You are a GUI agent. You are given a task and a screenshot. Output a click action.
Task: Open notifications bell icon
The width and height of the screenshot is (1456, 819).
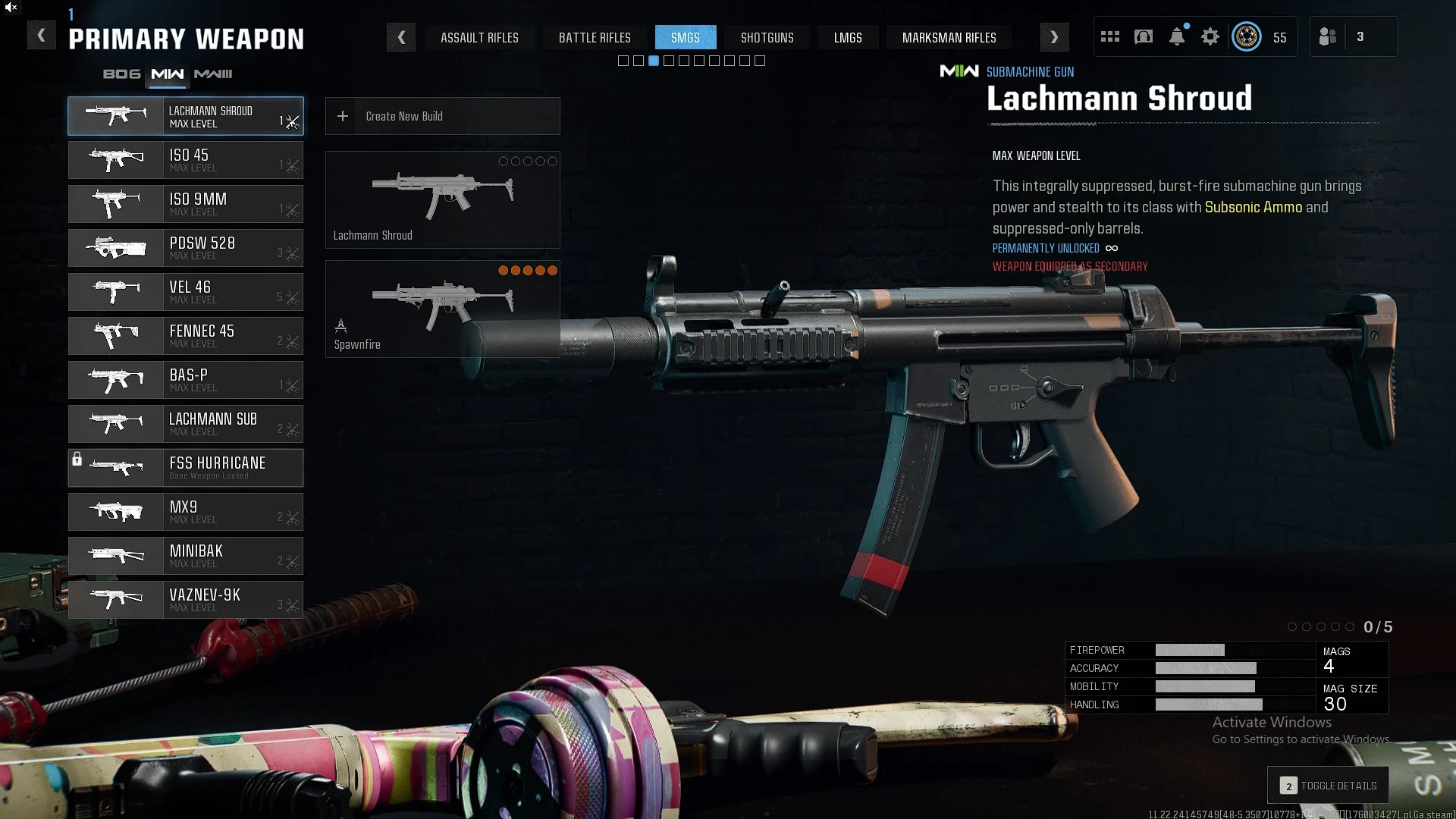point(1177,36)
